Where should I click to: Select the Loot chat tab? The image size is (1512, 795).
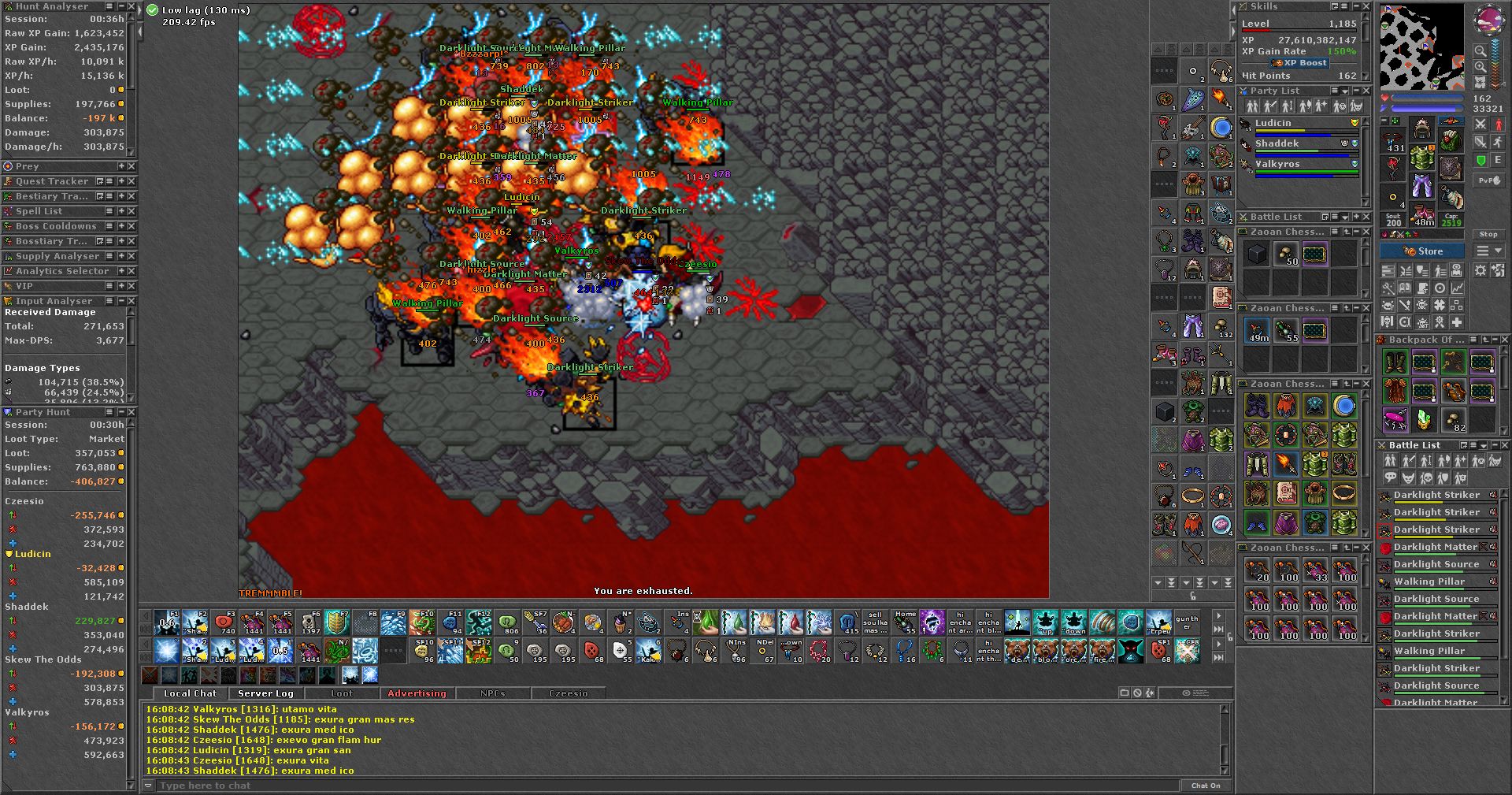point(342,693)
